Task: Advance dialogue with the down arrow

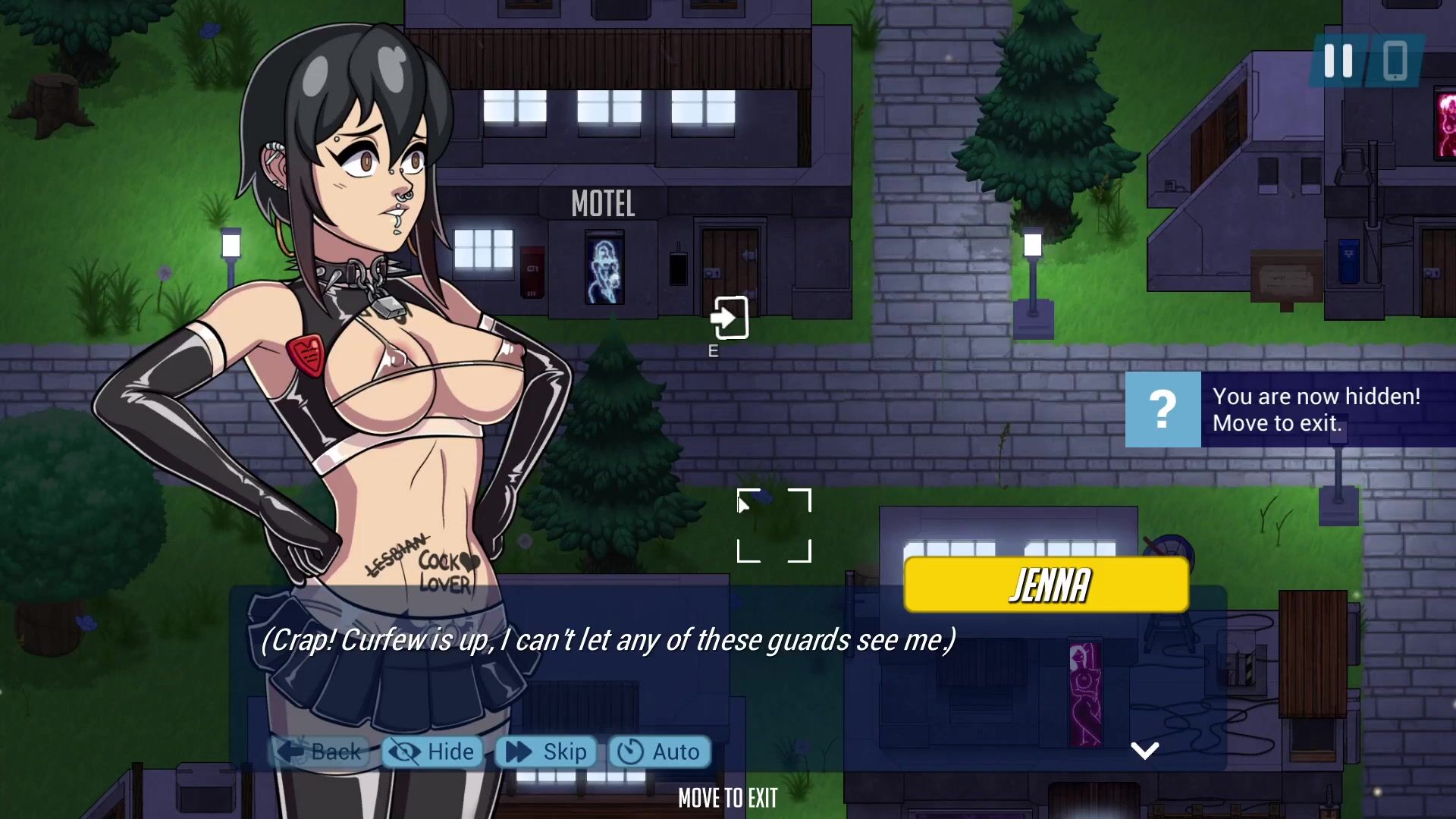Action: 1144,751
